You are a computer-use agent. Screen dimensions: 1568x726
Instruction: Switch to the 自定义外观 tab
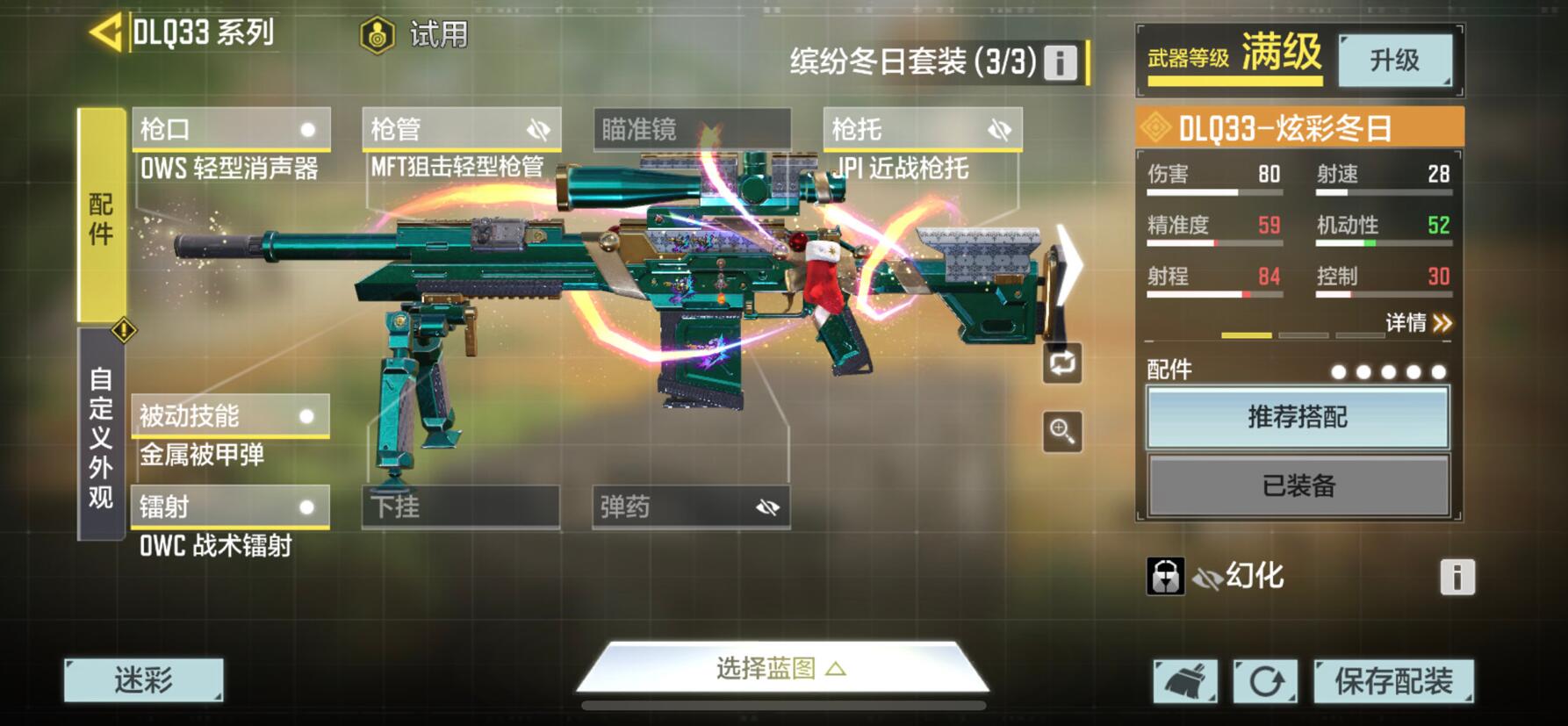(101, 436)
